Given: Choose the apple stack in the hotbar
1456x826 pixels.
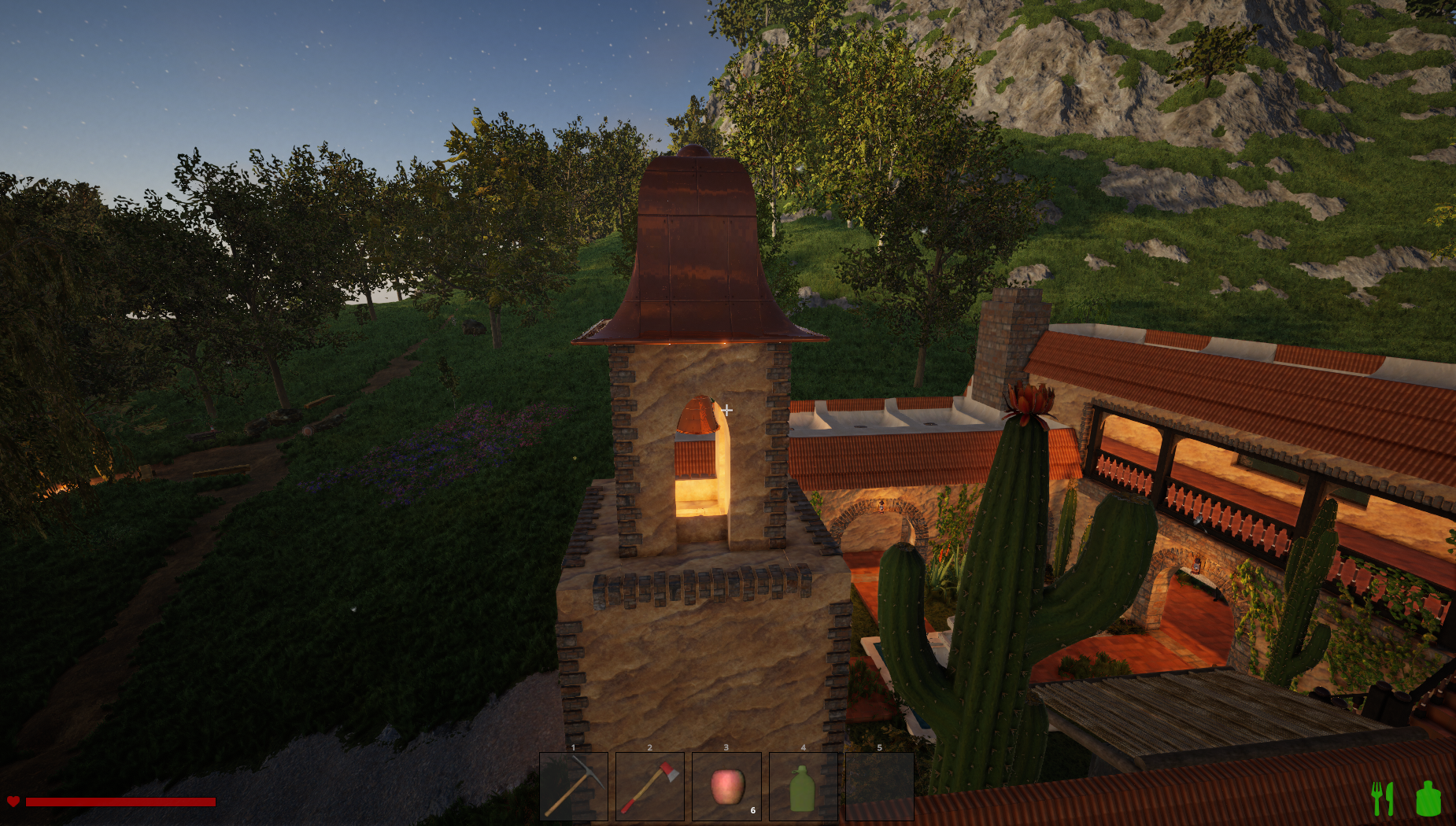Looking at the screenshot, I should [726, 786].
